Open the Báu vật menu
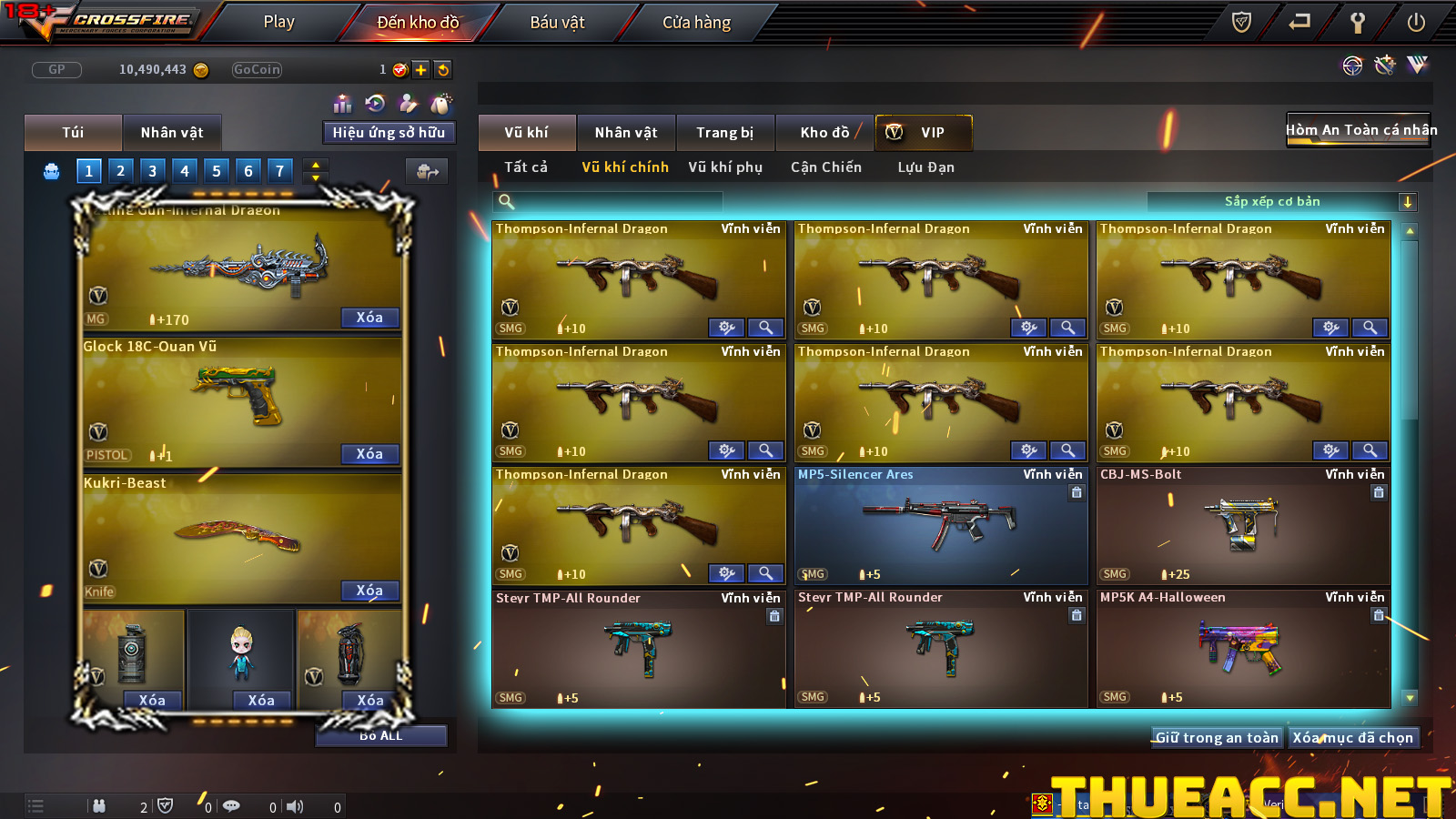1456x819 pixels. [x=557, y=22]
